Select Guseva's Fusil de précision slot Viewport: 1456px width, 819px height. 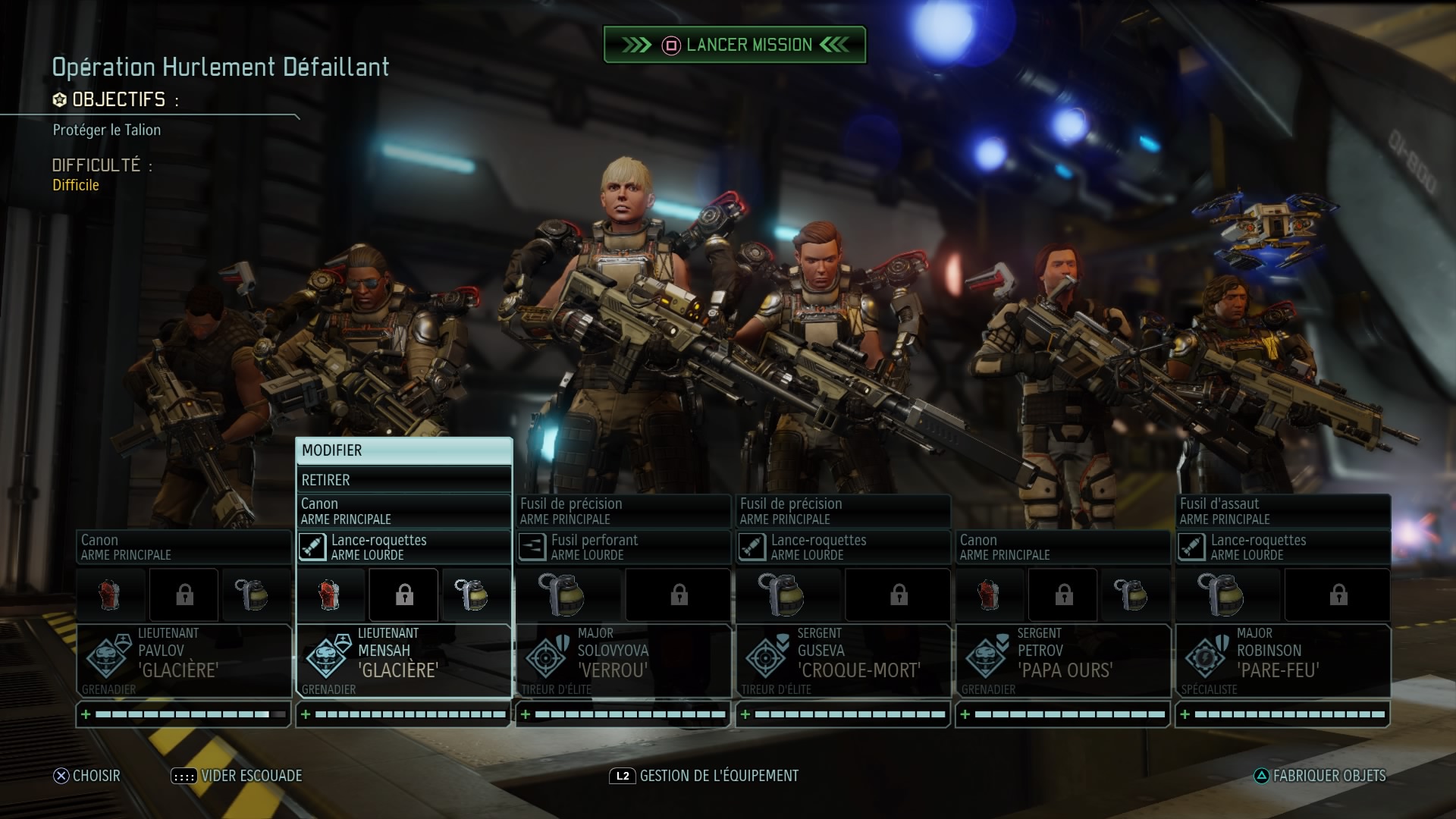pyautogui.click(x=843, y=511)
